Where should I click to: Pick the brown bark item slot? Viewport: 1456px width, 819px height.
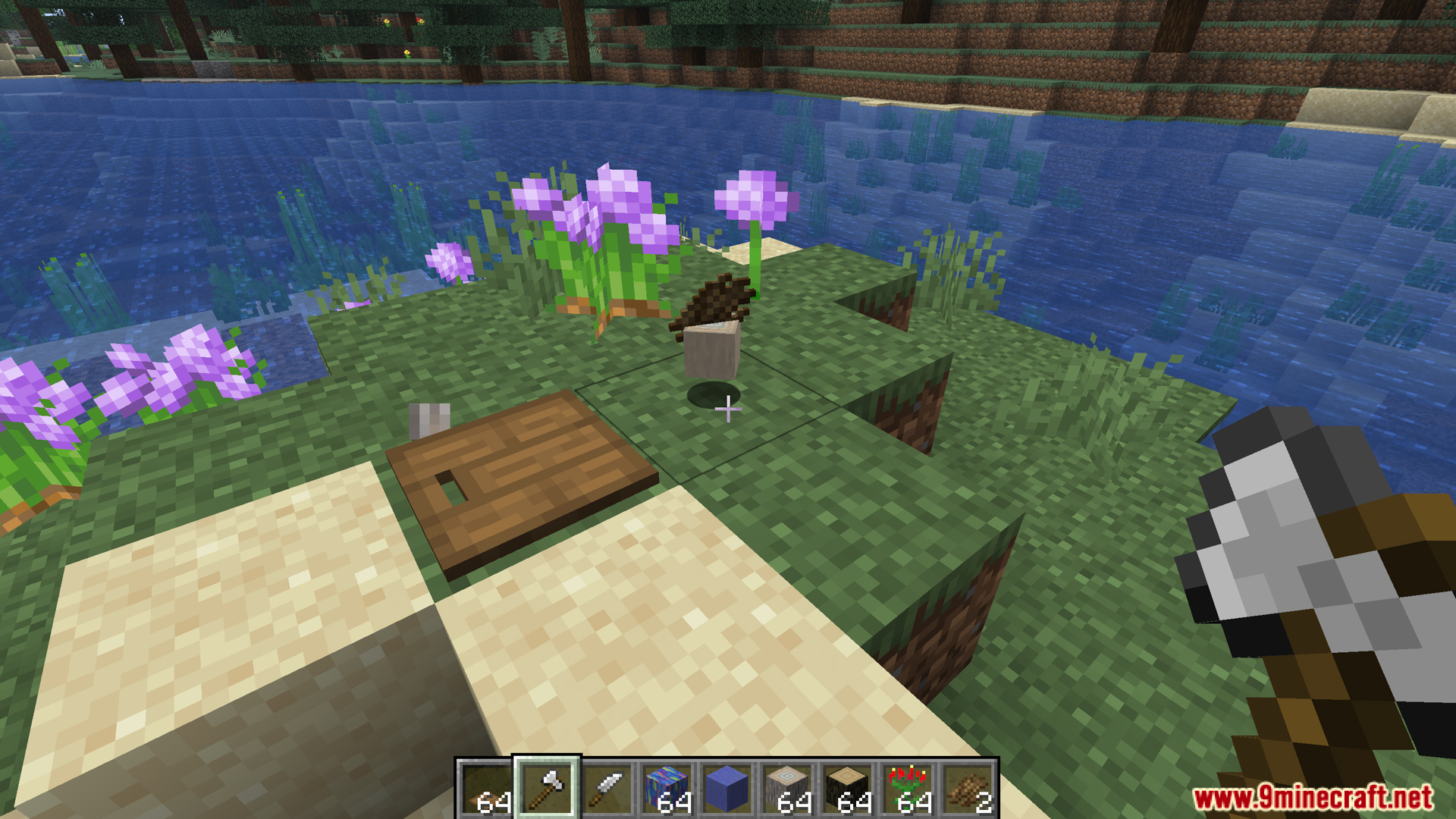click(x=968, y=789)
